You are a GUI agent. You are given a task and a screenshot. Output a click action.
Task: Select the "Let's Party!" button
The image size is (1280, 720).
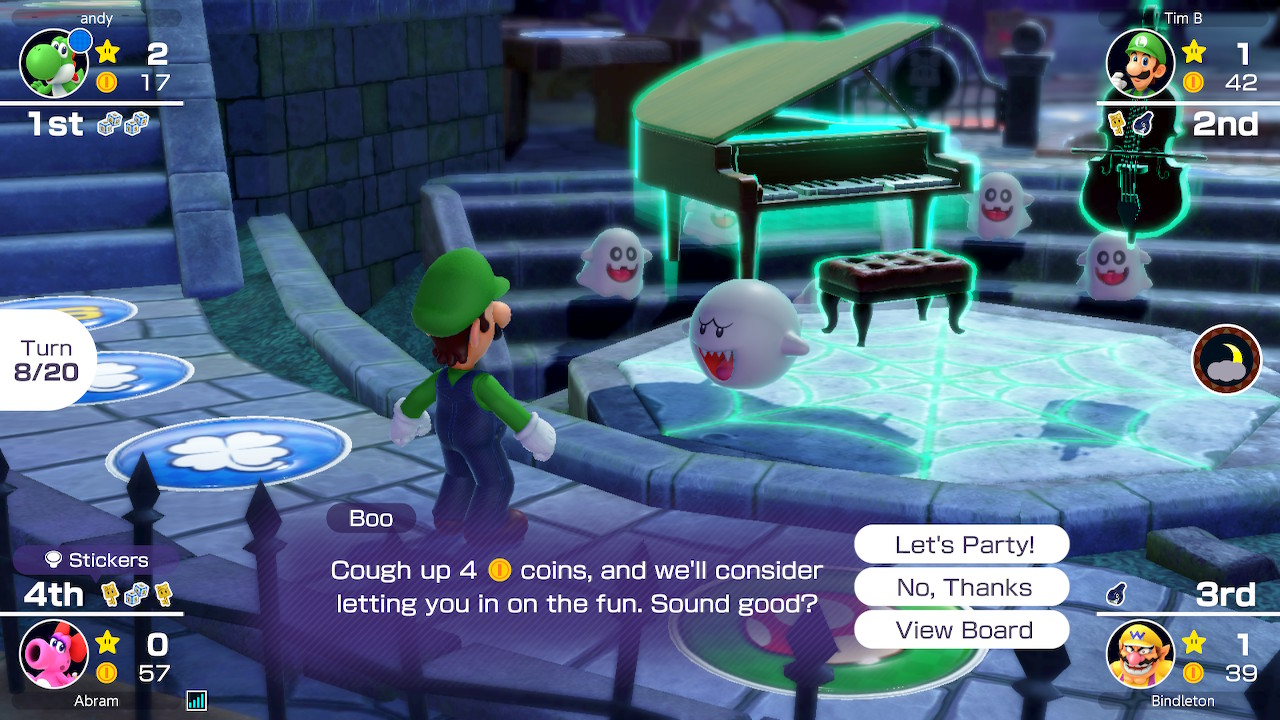click(961, 544)
